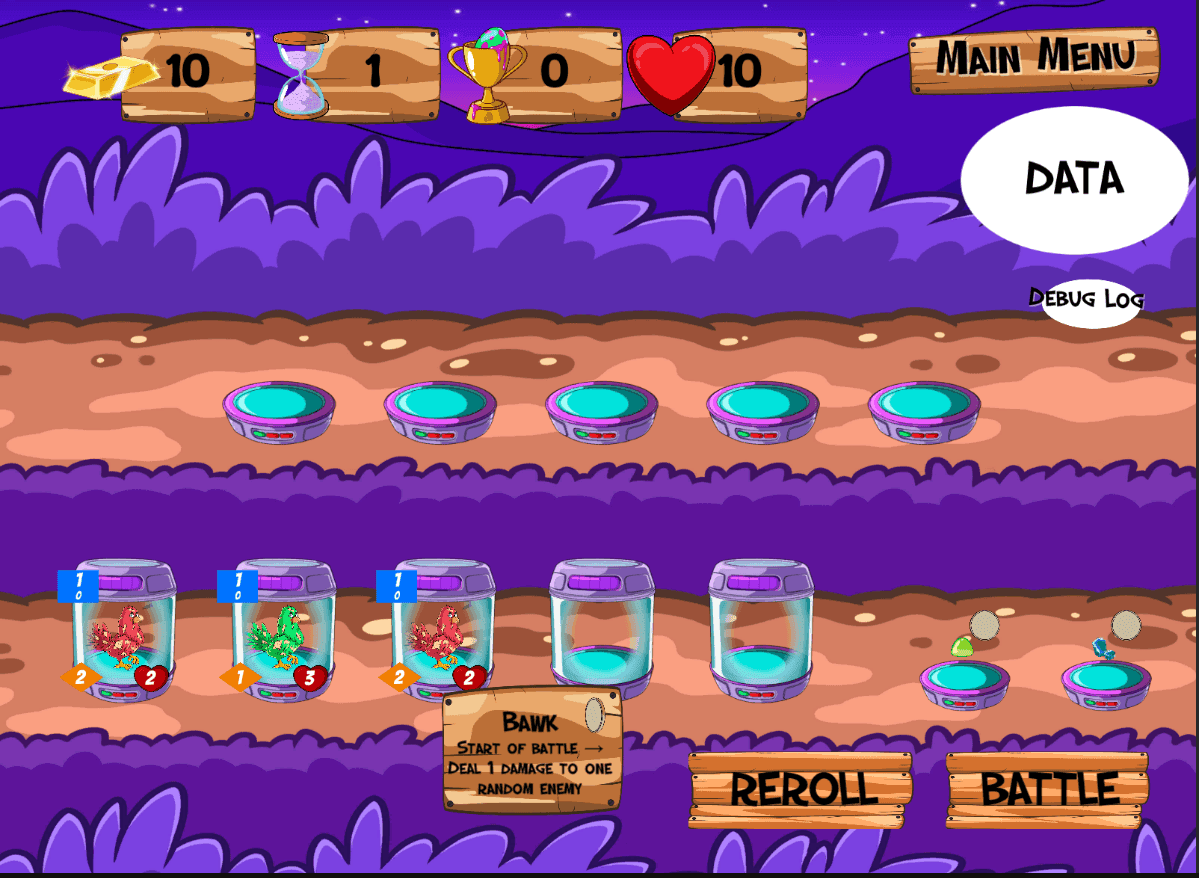
Task: Open the Main Menu
Action: click(1034, 59)
